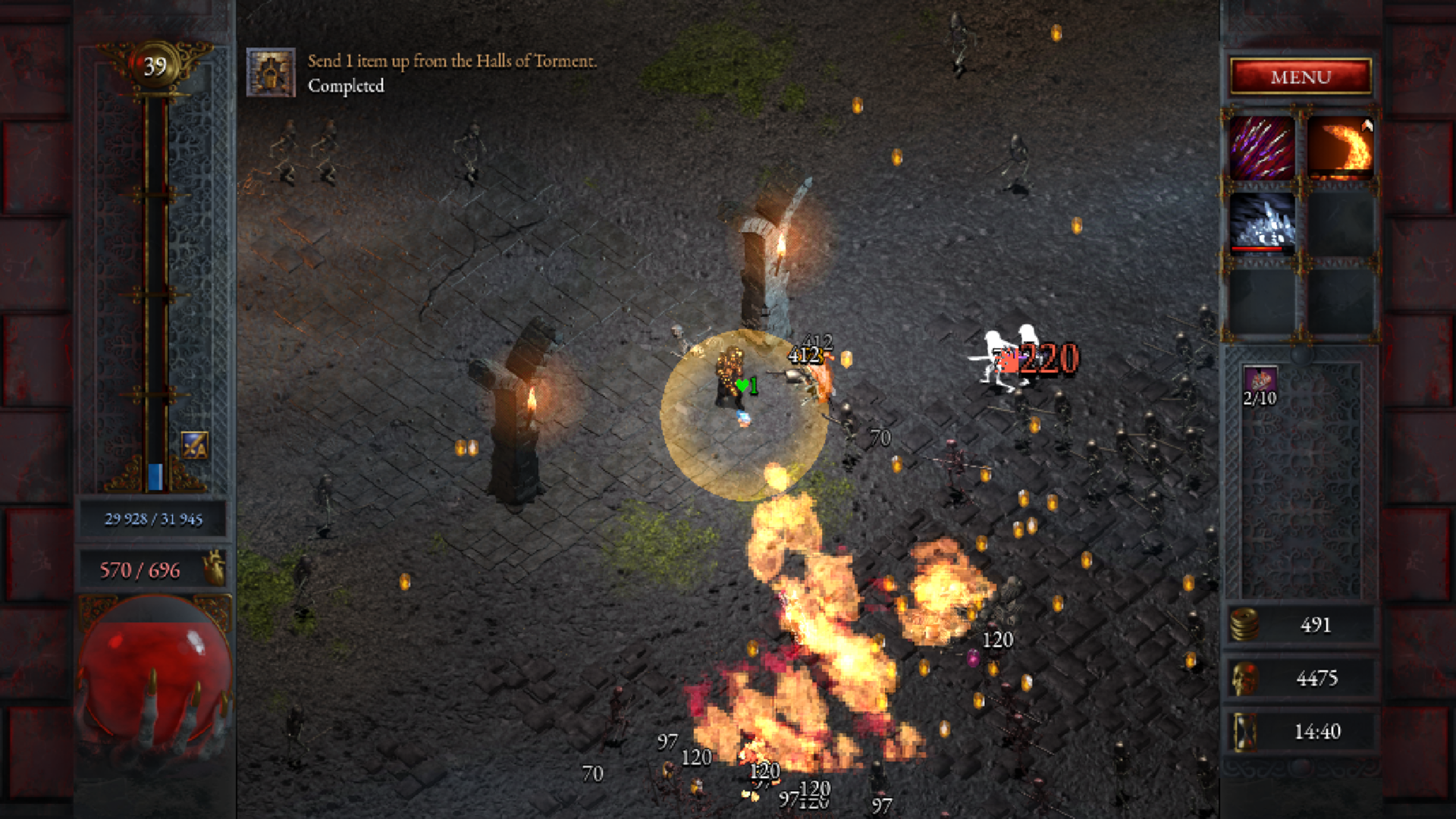Click the completed quest tracker icon
The height and width of the screenshot is (819, 1456).
[x=271, y=73]
